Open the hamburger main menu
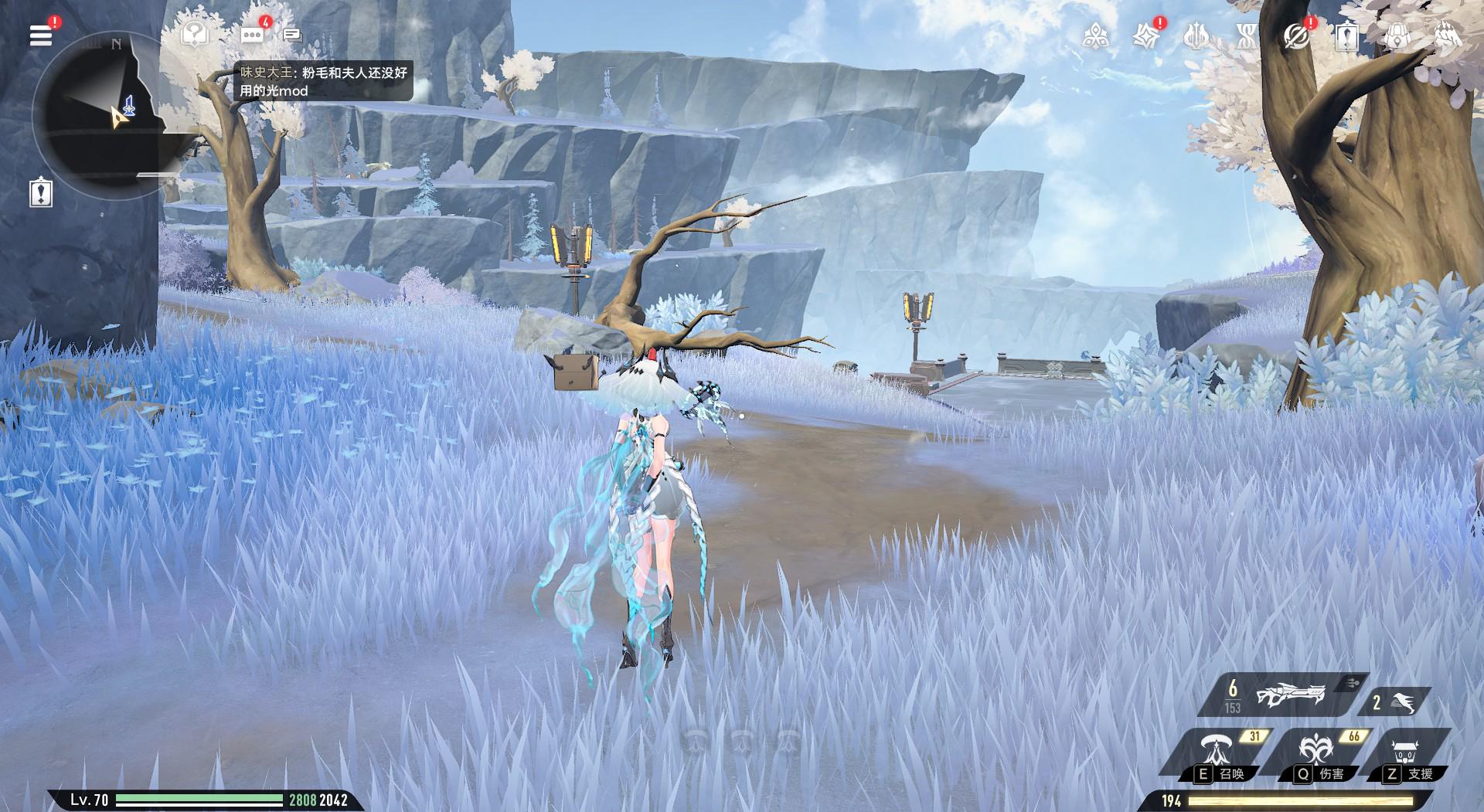The height and width of the screenshot is (812, 1484). (41, 35)
